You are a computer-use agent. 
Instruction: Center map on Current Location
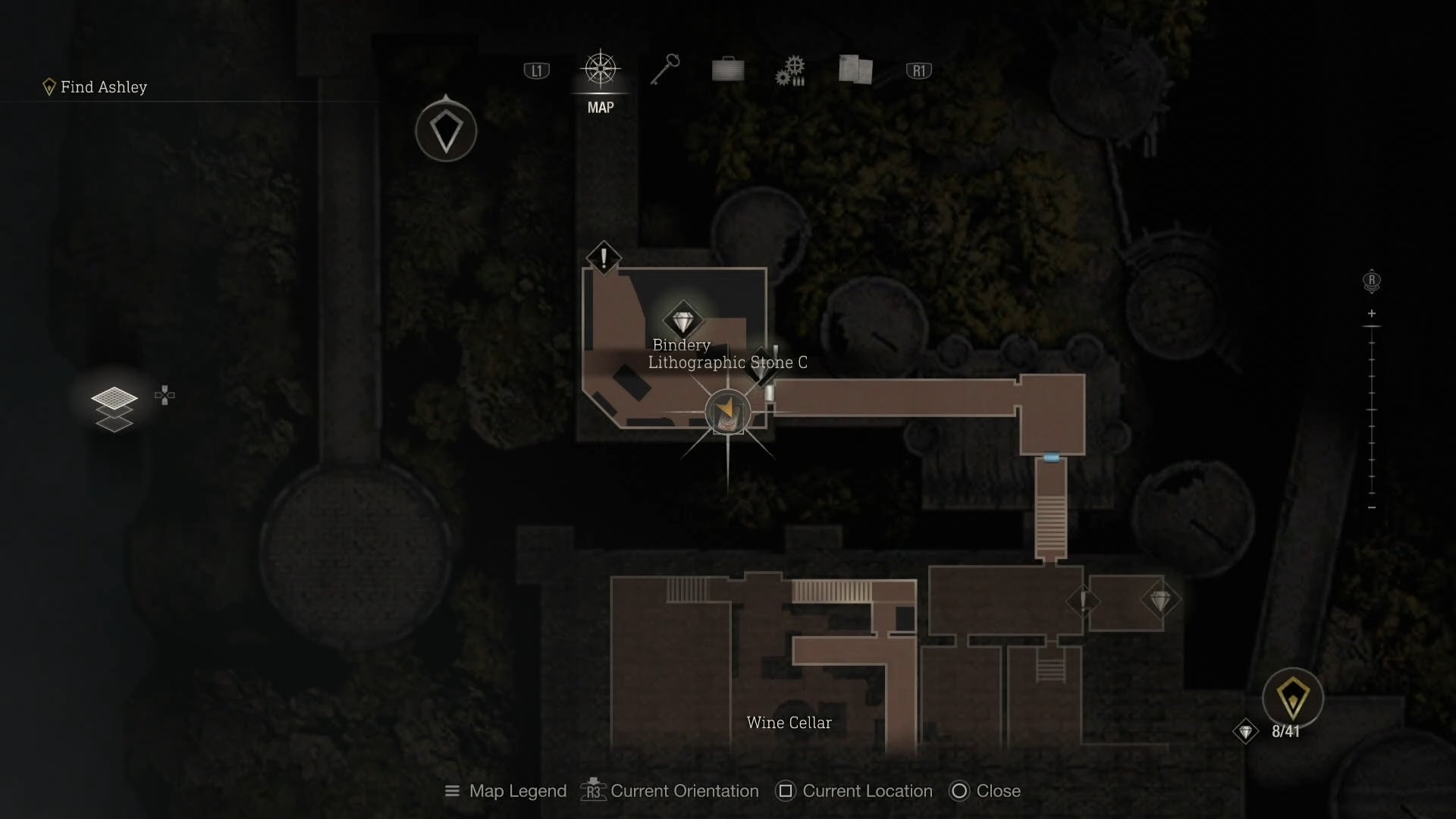[x=854, y=791]
